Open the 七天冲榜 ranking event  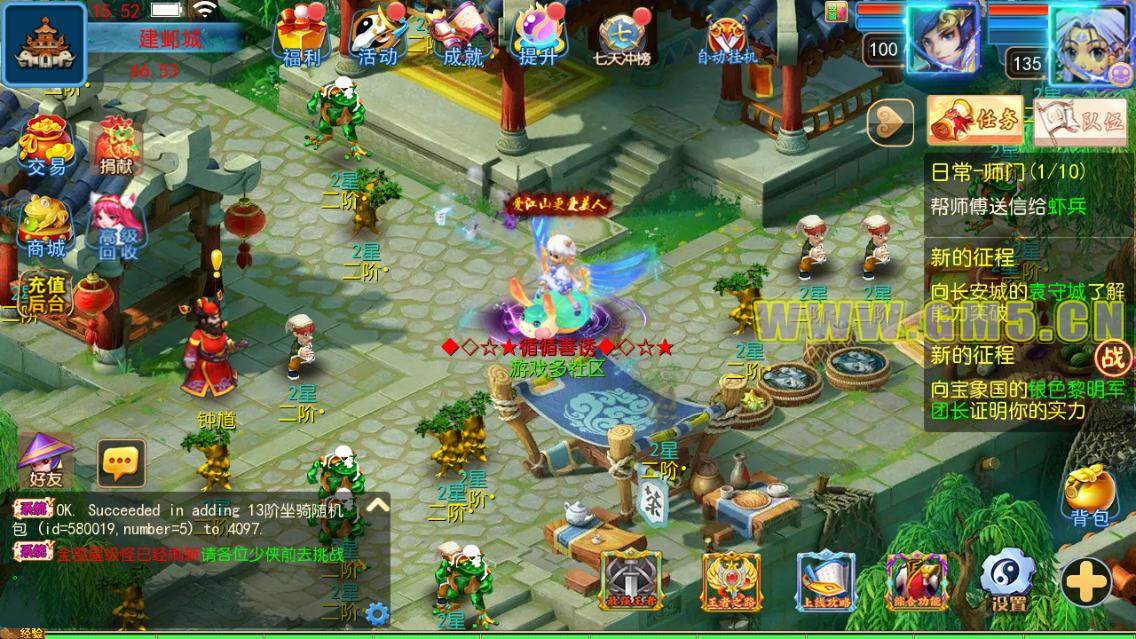point(624,37)
